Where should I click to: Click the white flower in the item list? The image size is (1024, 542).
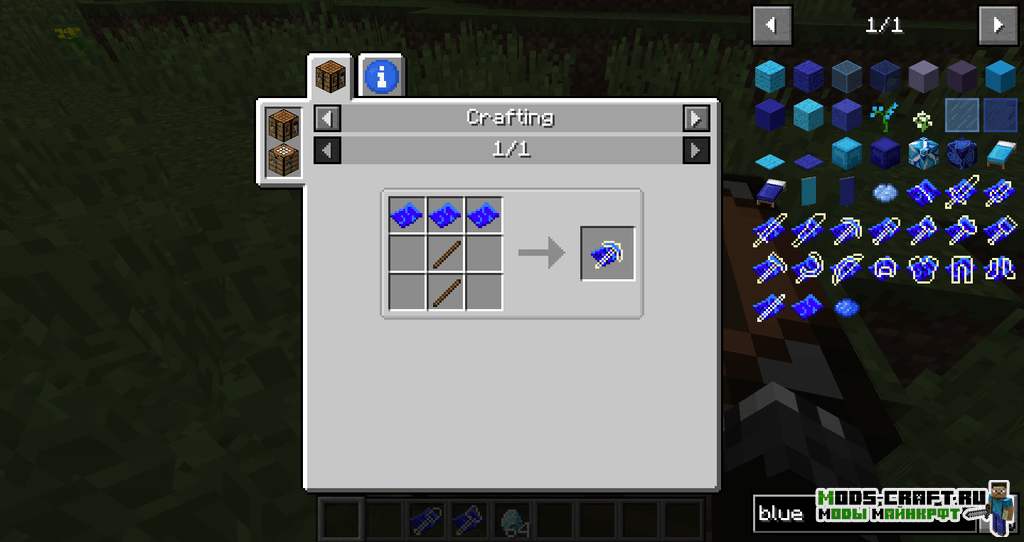[x=922, y=118]
